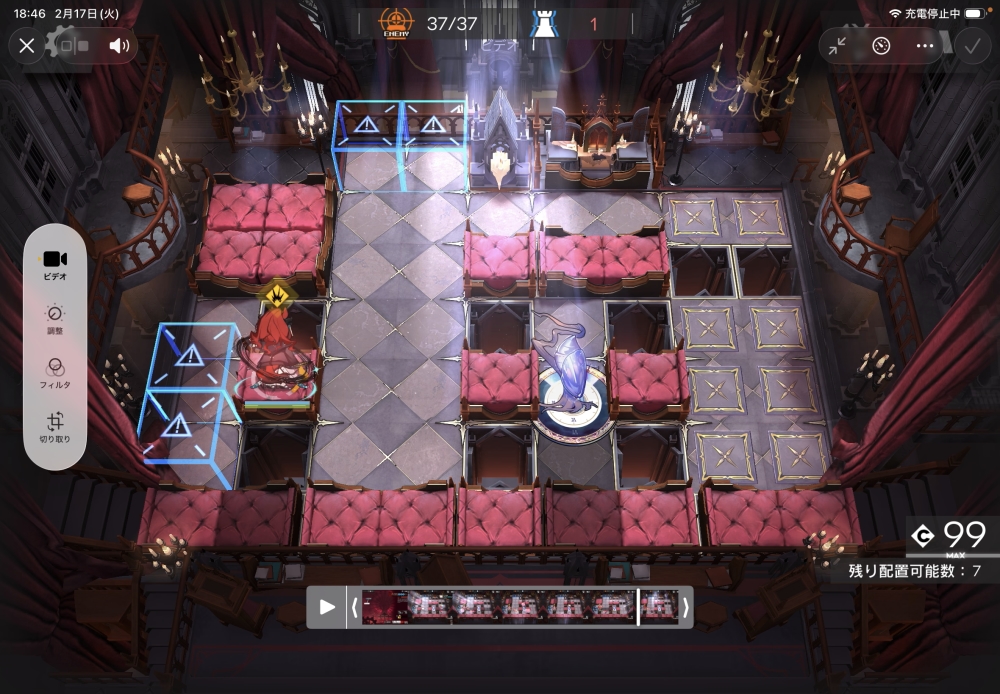Switch to the 調整 adjustment tab
Viewport: 1000px width, 694px height.
[x=55, y=318]
